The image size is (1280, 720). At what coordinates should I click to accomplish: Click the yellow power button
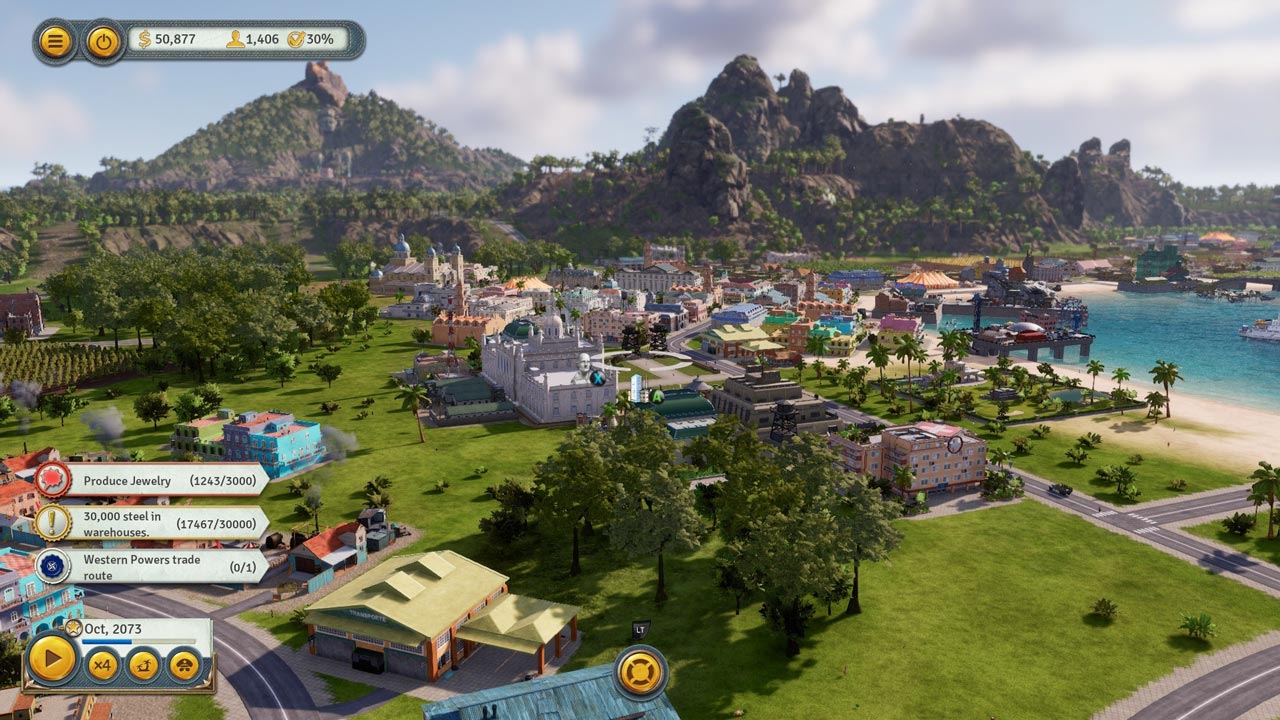coord(103,41)
